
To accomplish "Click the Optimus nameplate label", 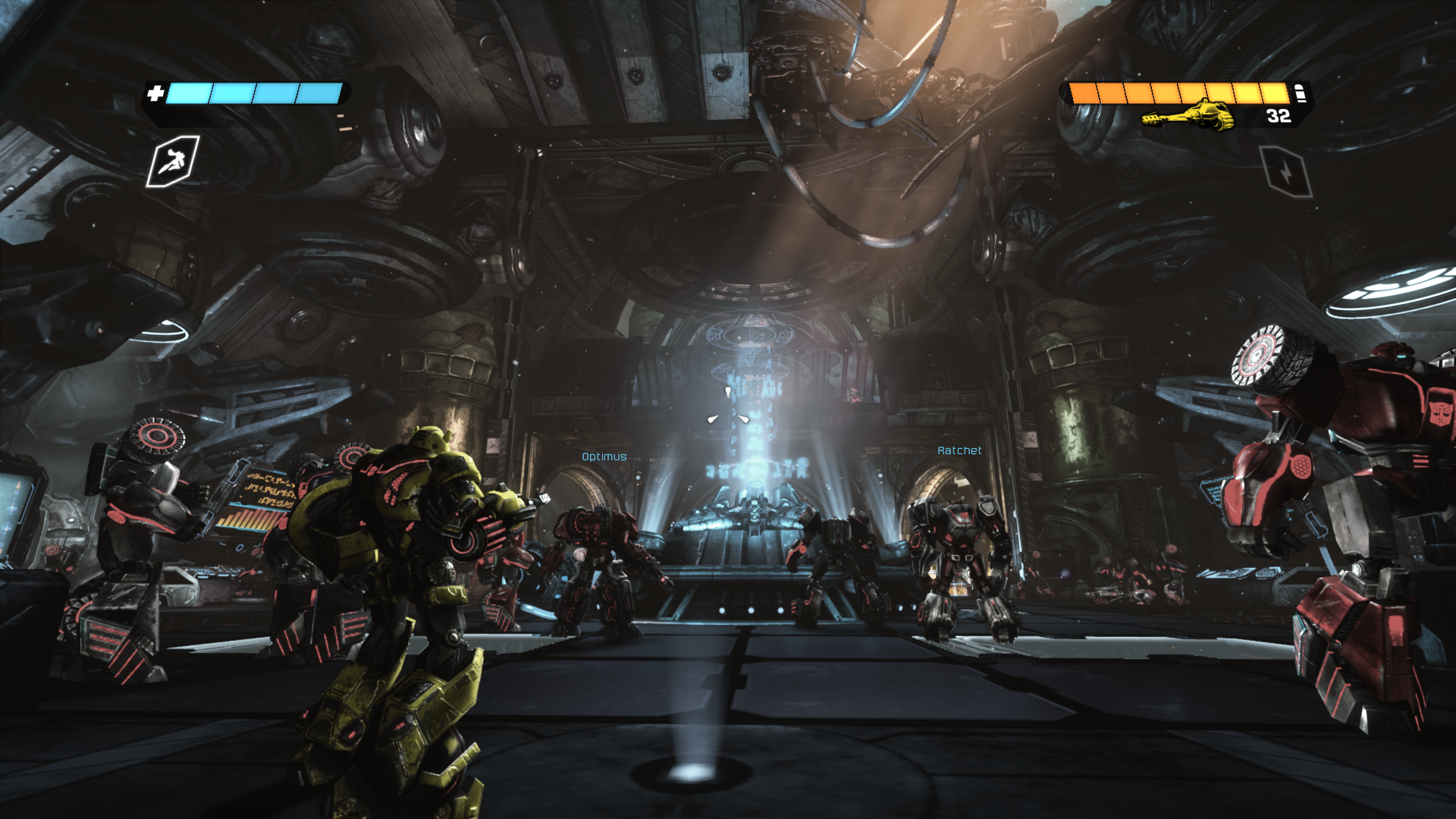I will pyautogui.click(x=604, y=456).
